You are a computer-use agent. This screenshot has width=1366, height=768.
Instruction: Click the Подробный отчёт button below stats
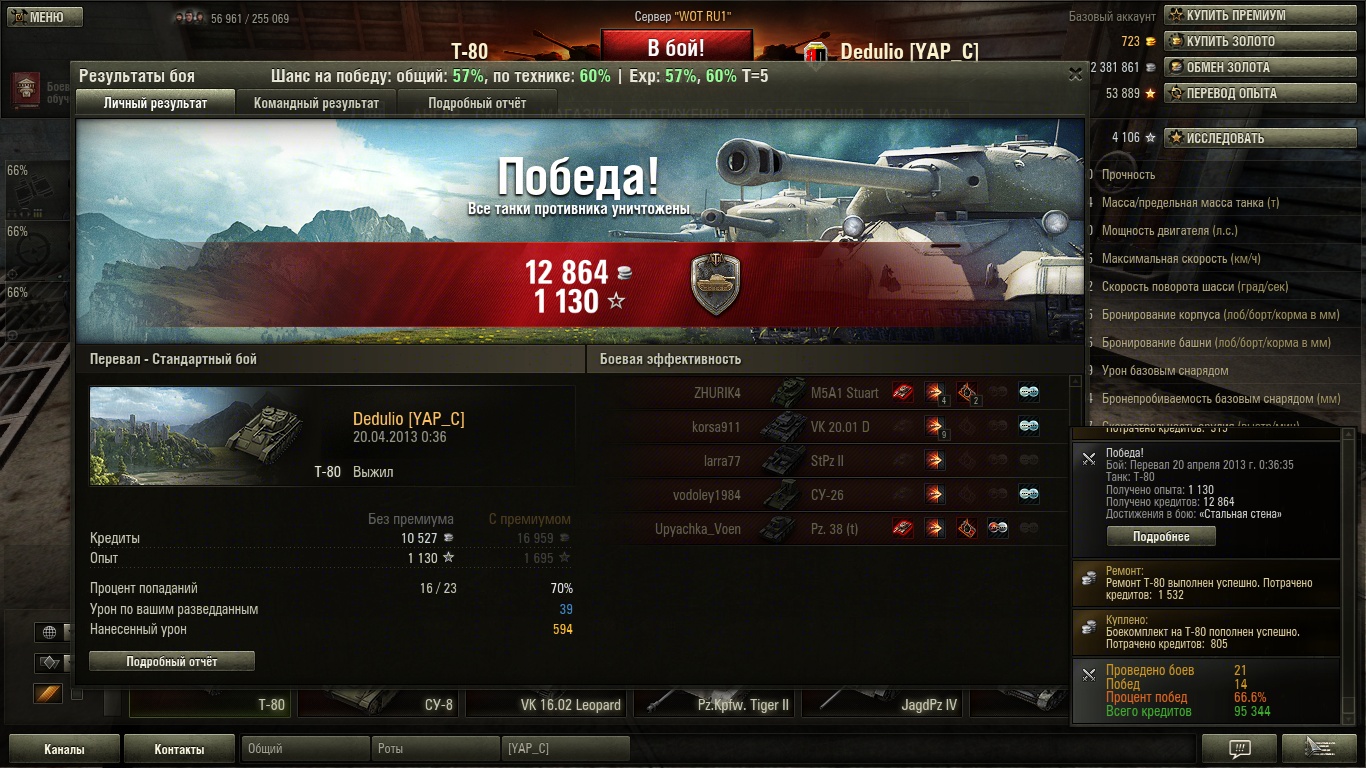click(x=172, y=661)
